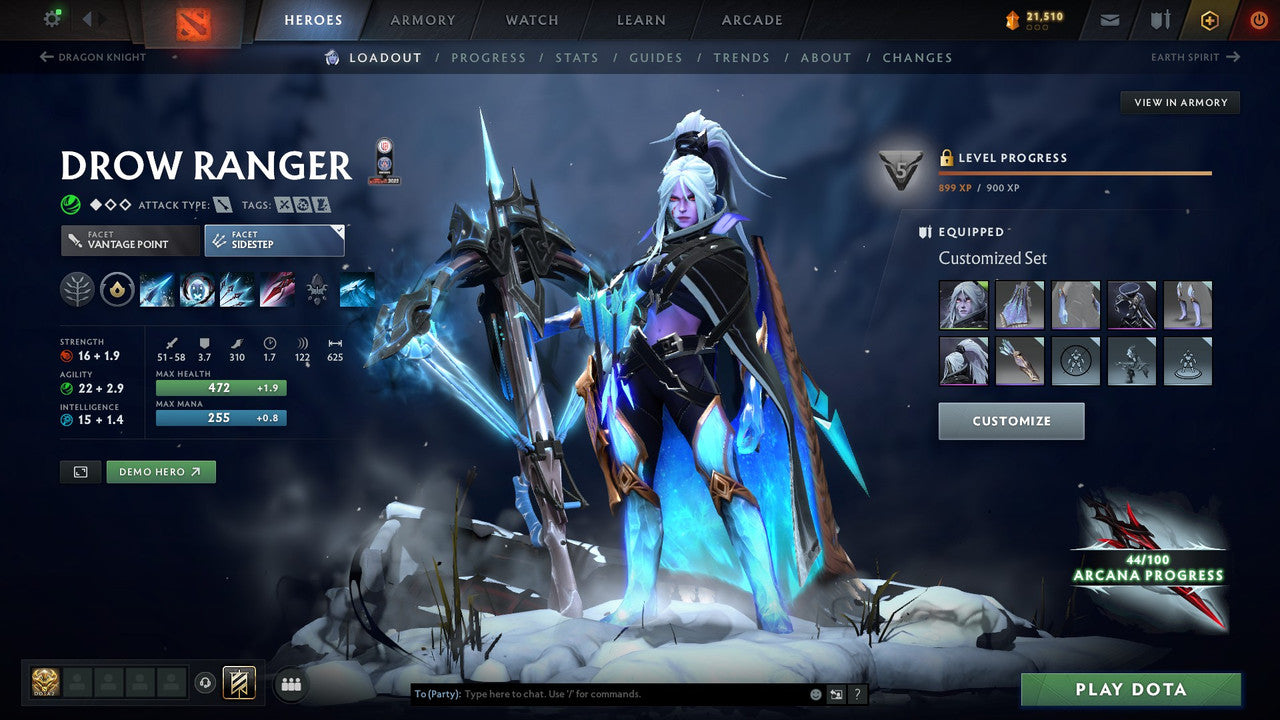This screenshot has height=720, width=1280.
Task: Select the Multishot ability icon
Action: pyautogui.click(x=236, y=290)
